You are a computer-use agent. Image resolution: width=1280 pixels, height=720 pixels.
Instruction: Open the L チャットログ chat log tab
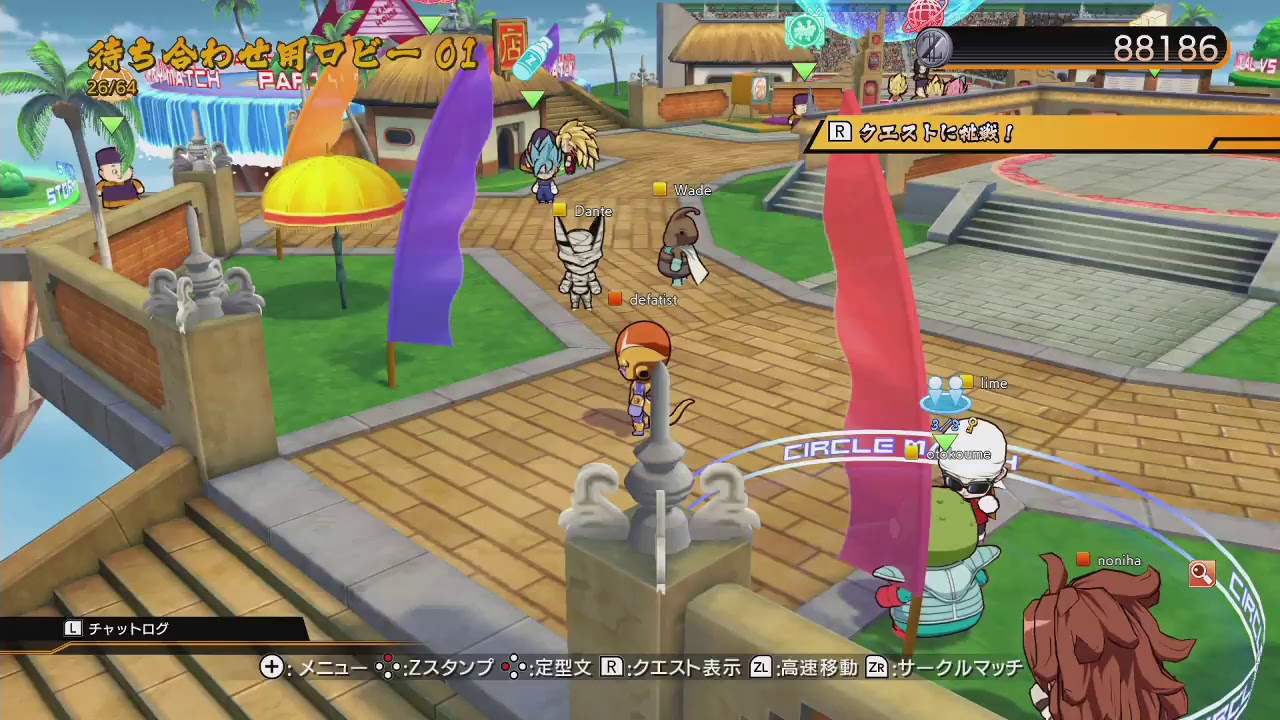120,629
